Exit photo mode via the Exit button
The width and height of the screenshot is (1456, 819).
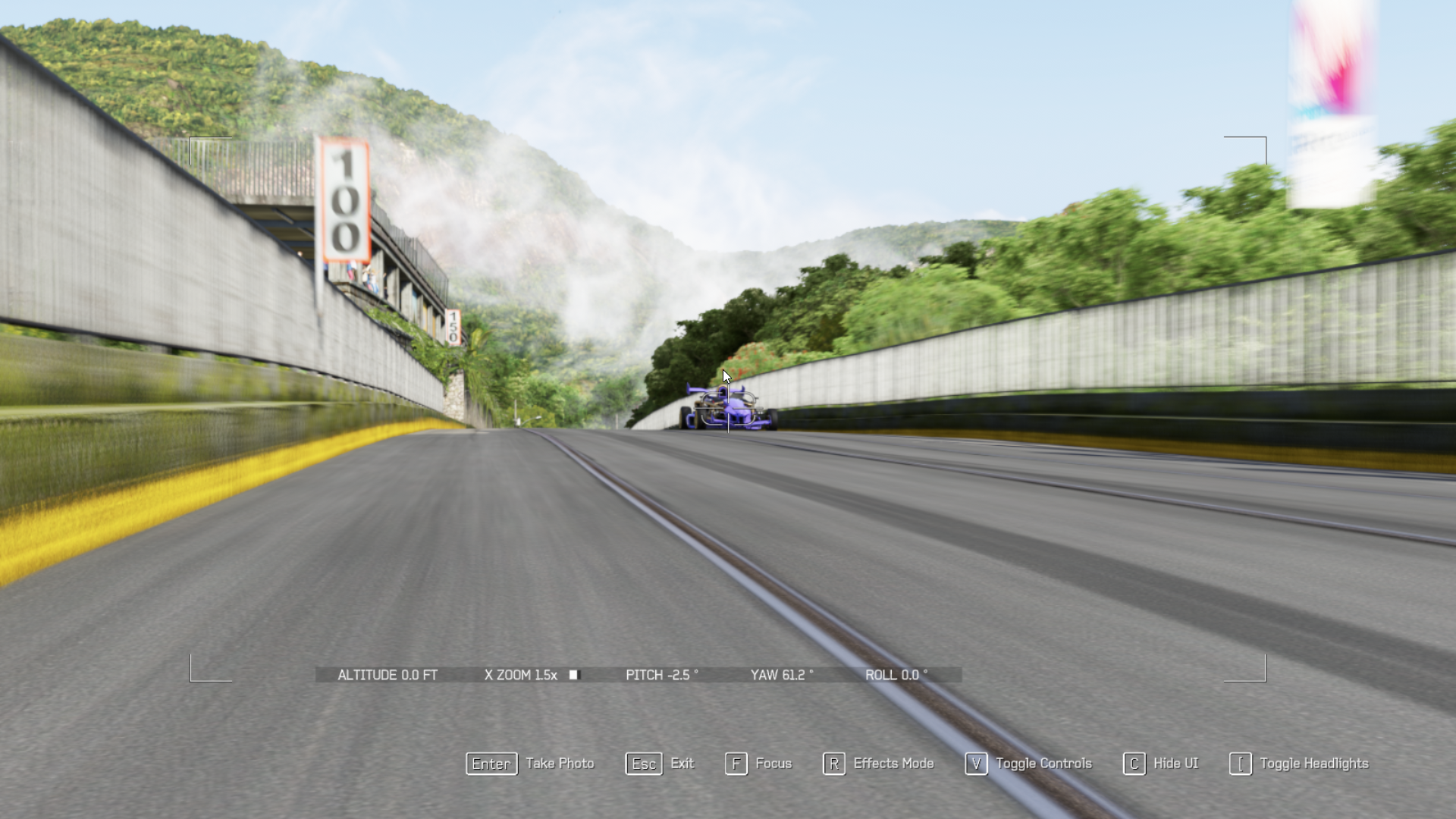[660, 764]
